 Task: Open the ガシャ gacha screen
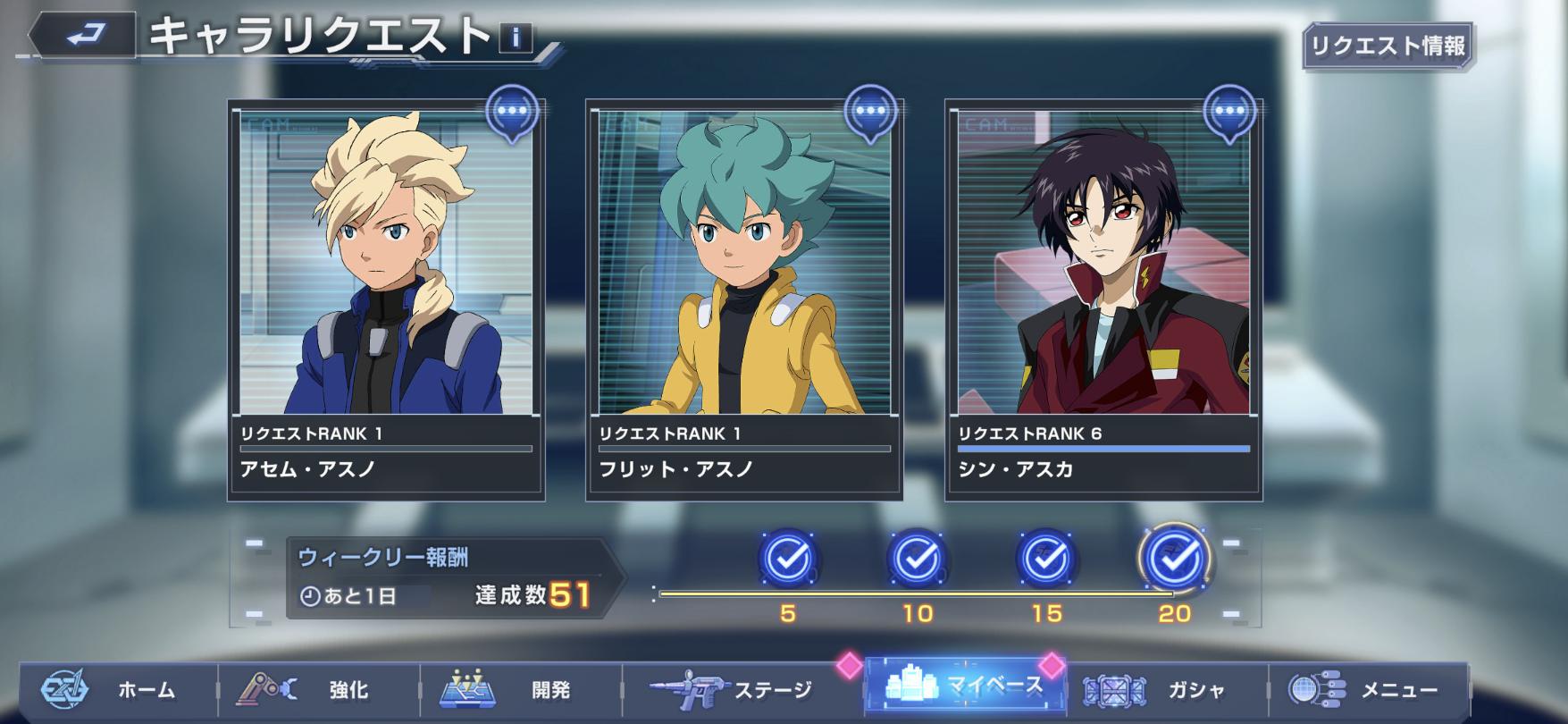click(1166, 690)
